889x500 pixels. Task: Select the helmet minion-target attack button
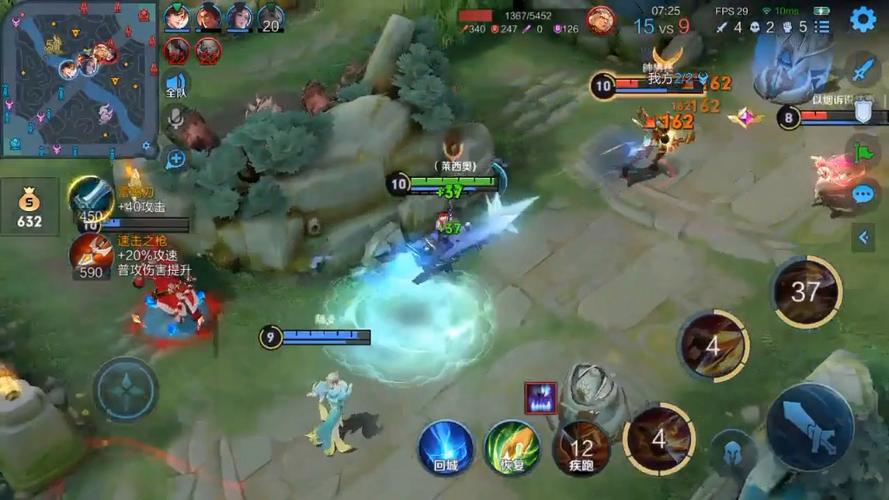click(733, 452)
